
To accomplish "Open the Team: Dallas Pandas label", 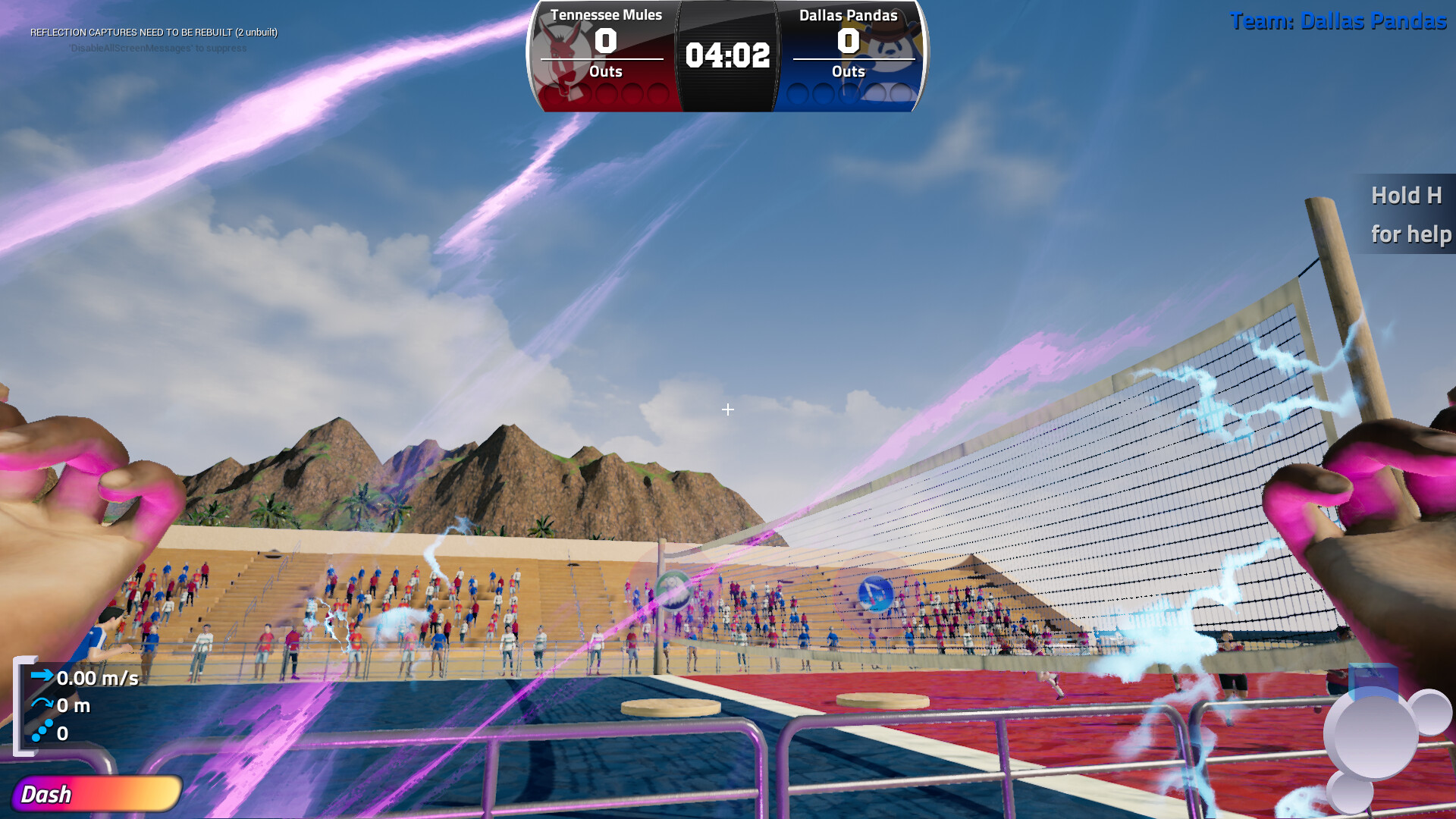I will tap(1340, 22).
